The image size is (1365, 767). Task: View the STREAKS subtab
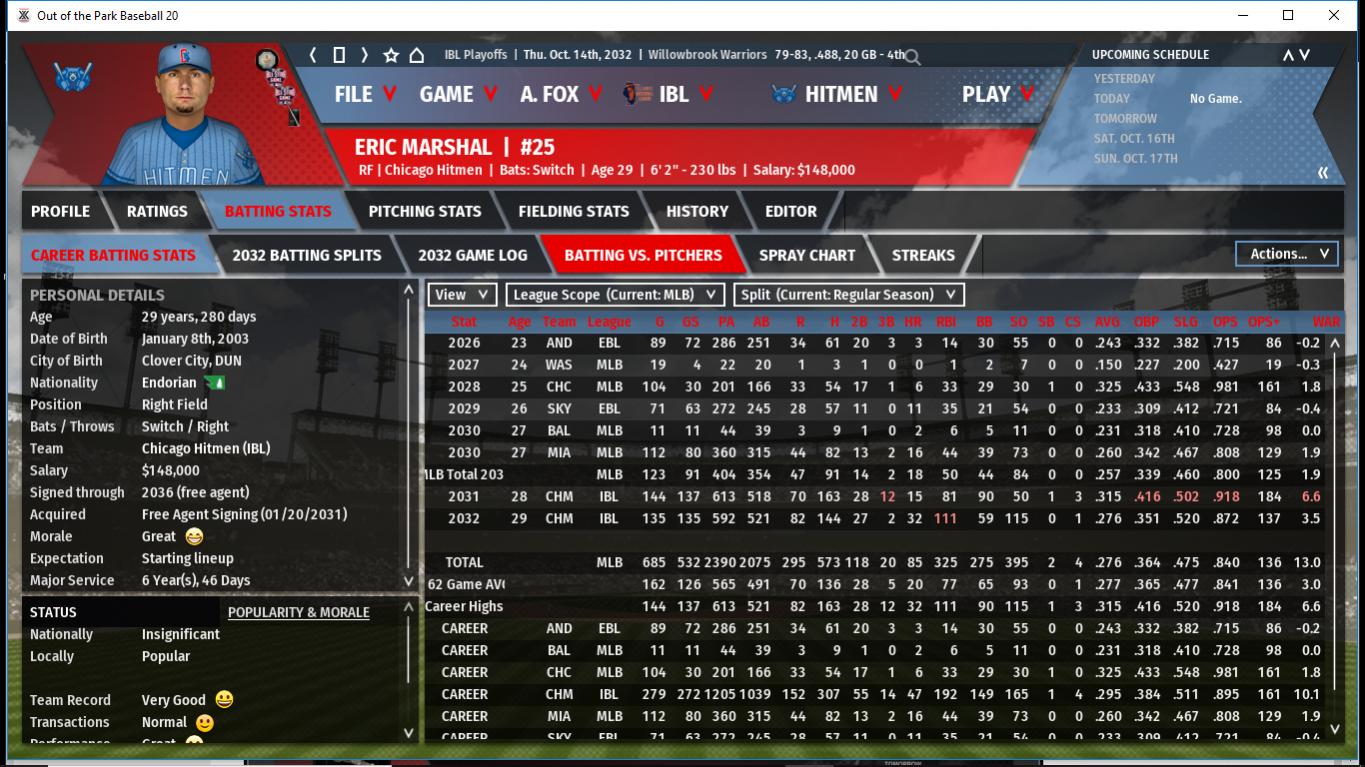(922, 255)
